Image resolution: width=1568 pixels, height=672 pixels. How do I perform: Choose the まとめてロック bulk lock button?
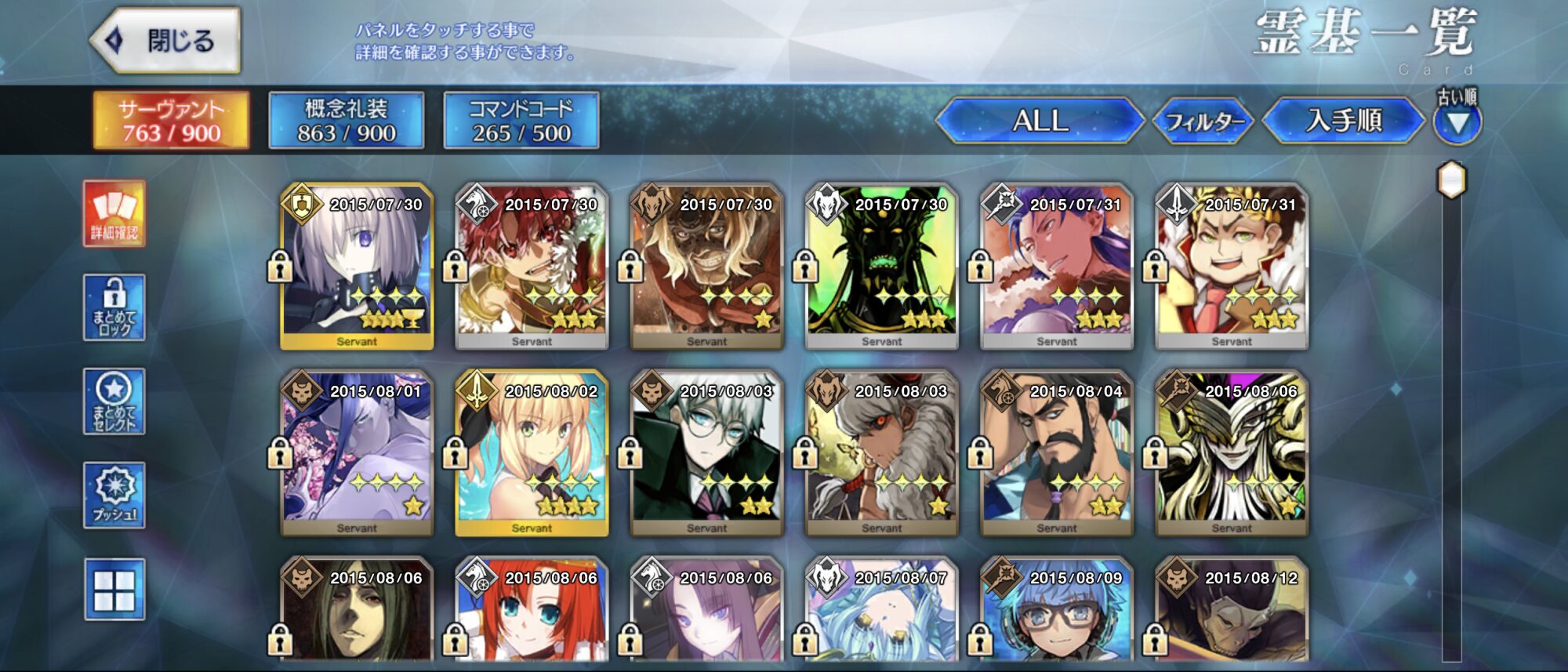pyautogui.click(x=114, y=307)
